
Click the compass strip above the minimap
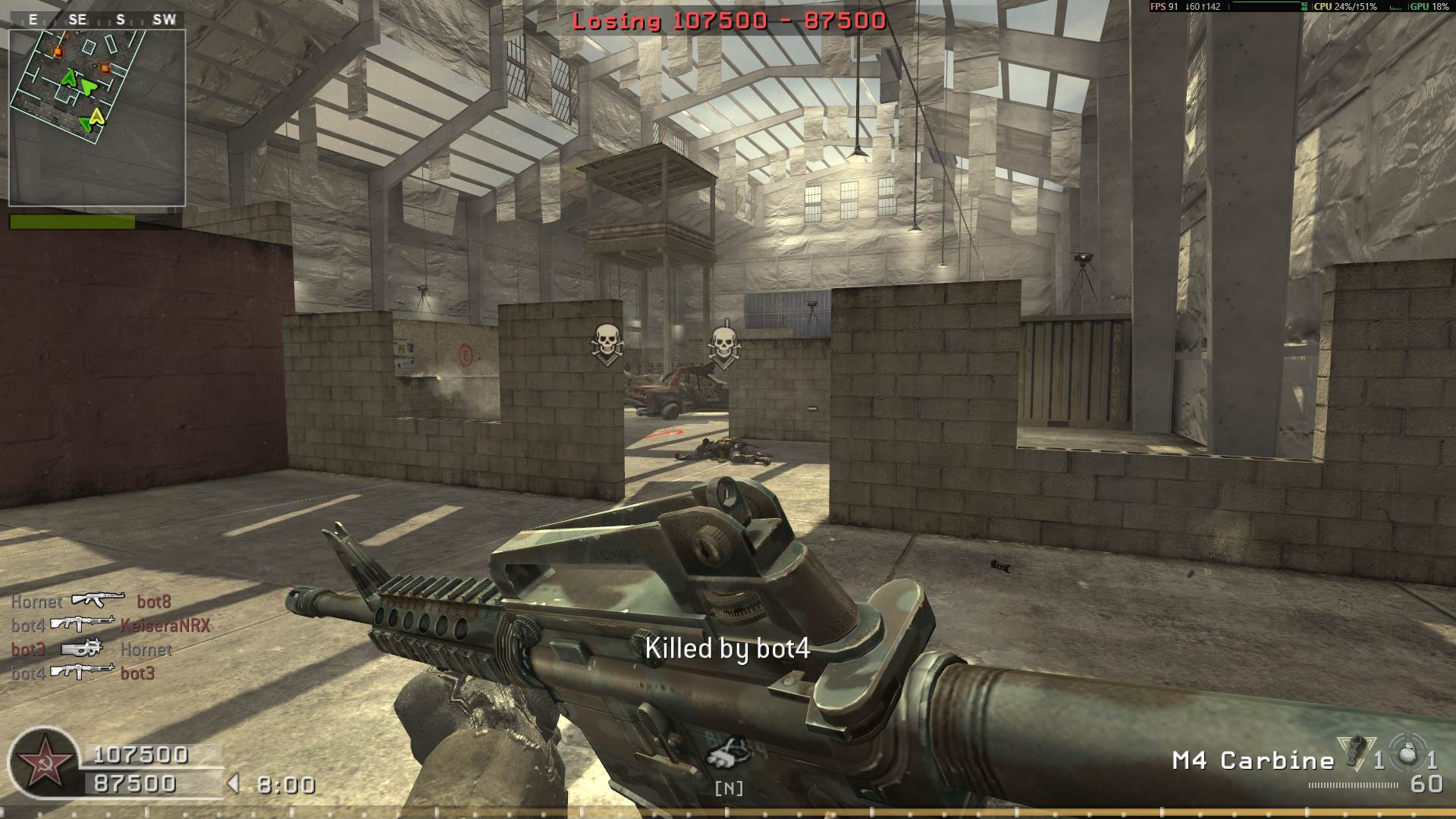point(97,20)
